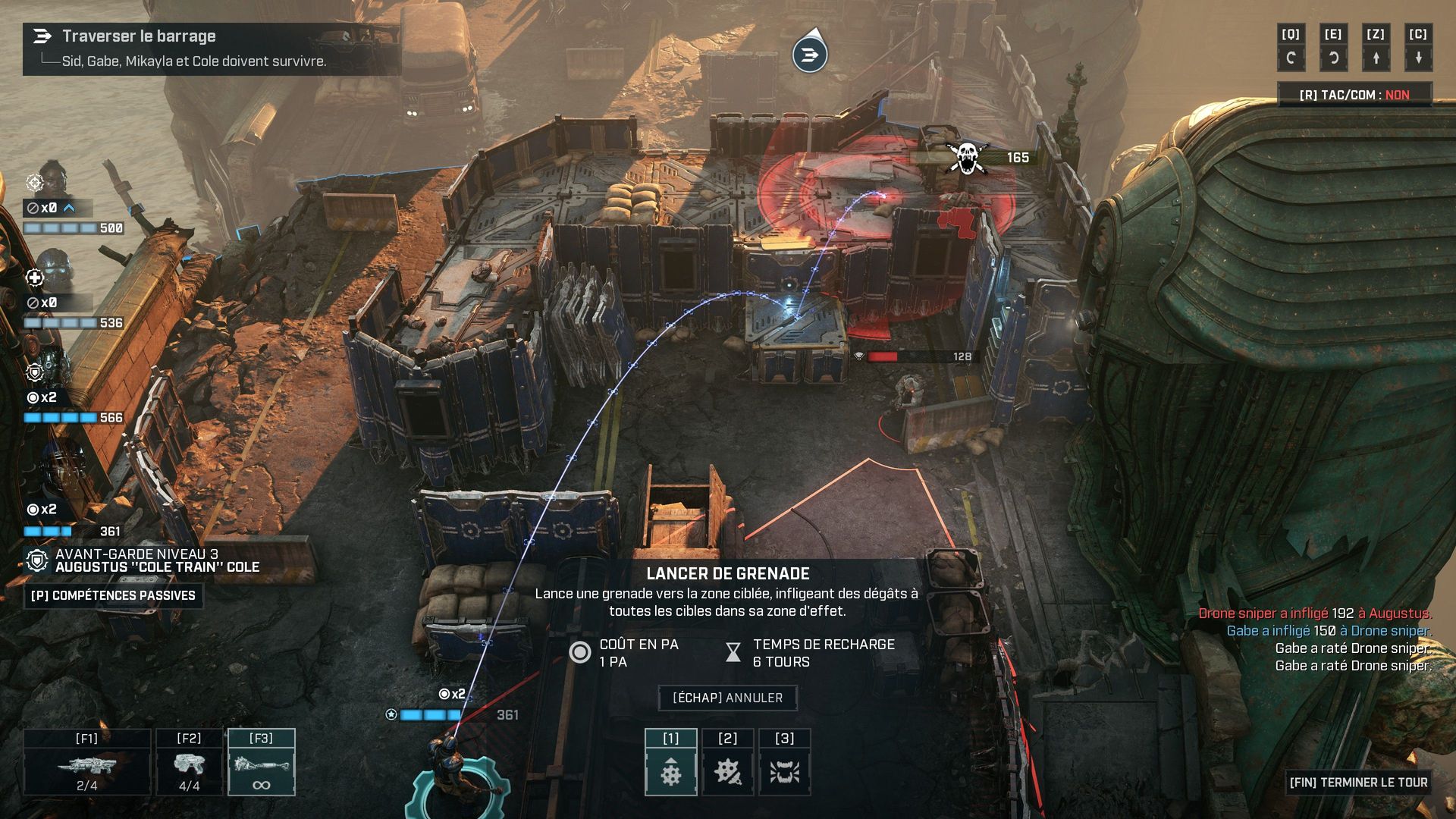Select the sniper squad member portrait
The height and width of the screenshot is (819, 1456).
[51, 180]
